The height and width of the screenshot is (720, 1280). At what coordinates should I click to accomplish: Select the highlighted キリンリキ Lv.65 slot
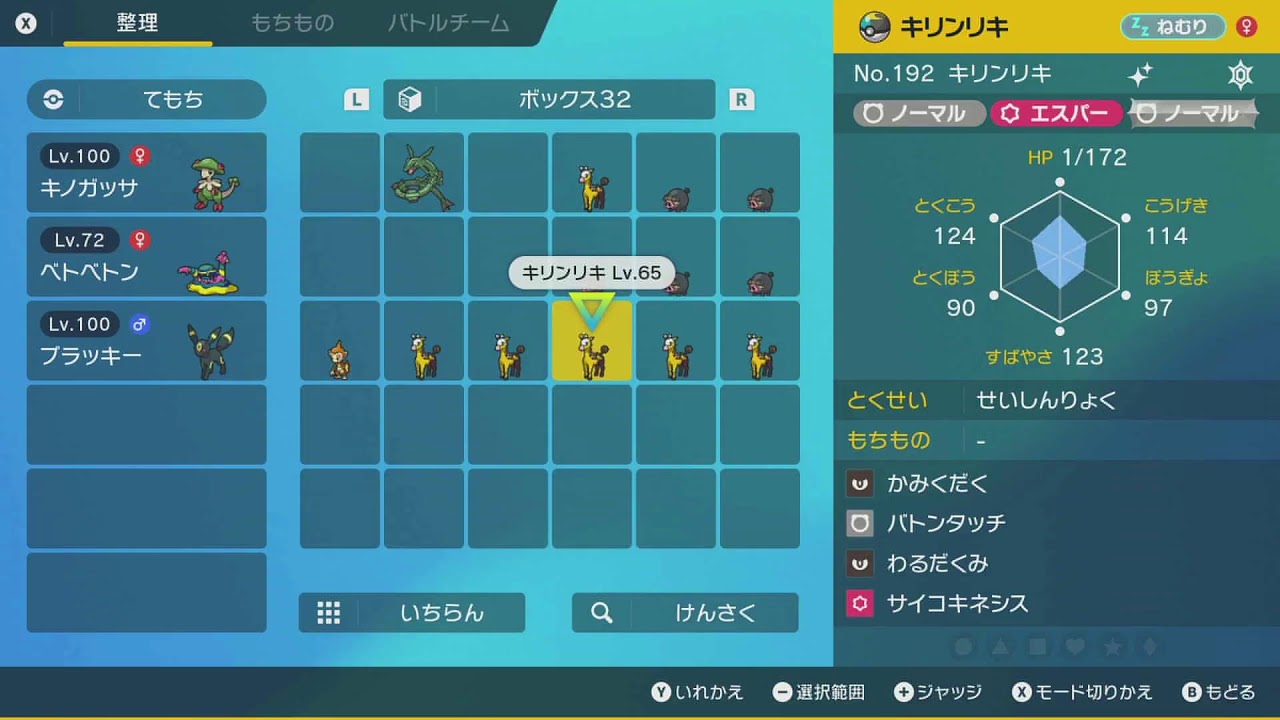tap(592, 342)
